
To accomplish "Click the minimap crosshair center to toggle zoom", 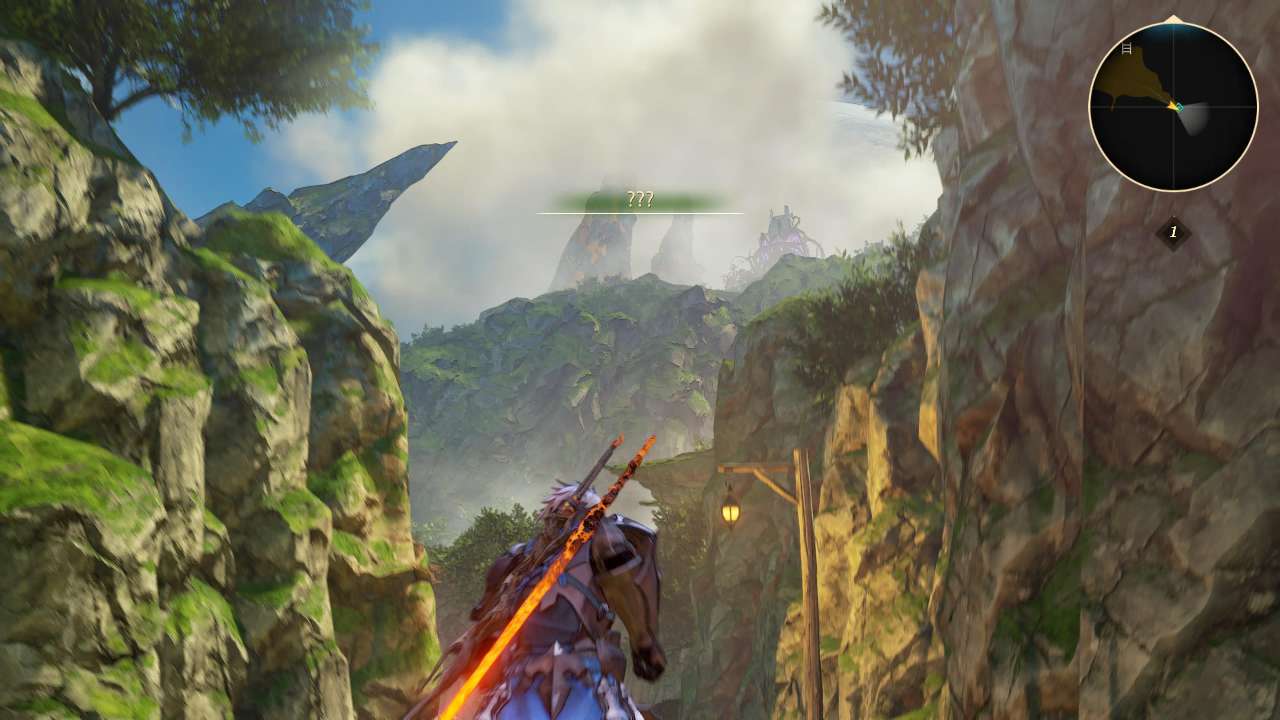I will pos(1174,106).
